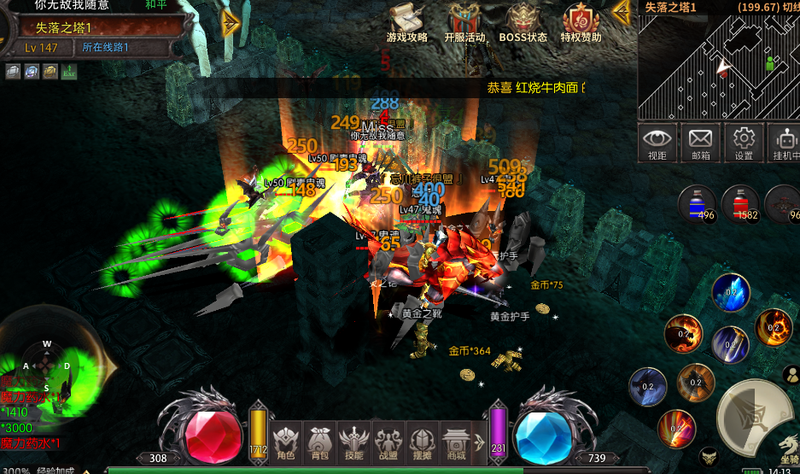
Task: Use the red health potion
Action: (738, 202)
